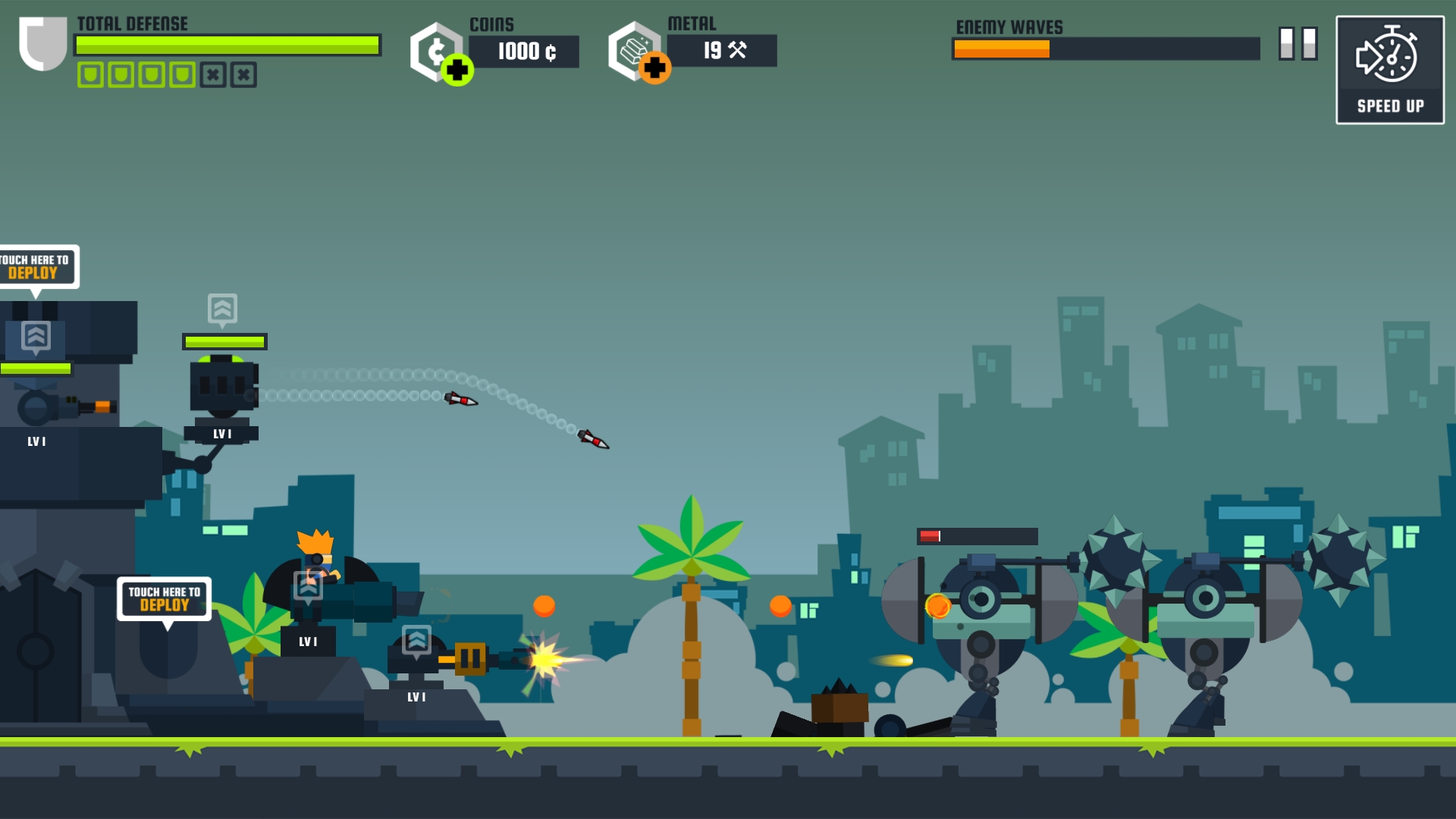1456x819 pixels.
Task: Add more metal with orange plus
Action: [x=654, y=69]
